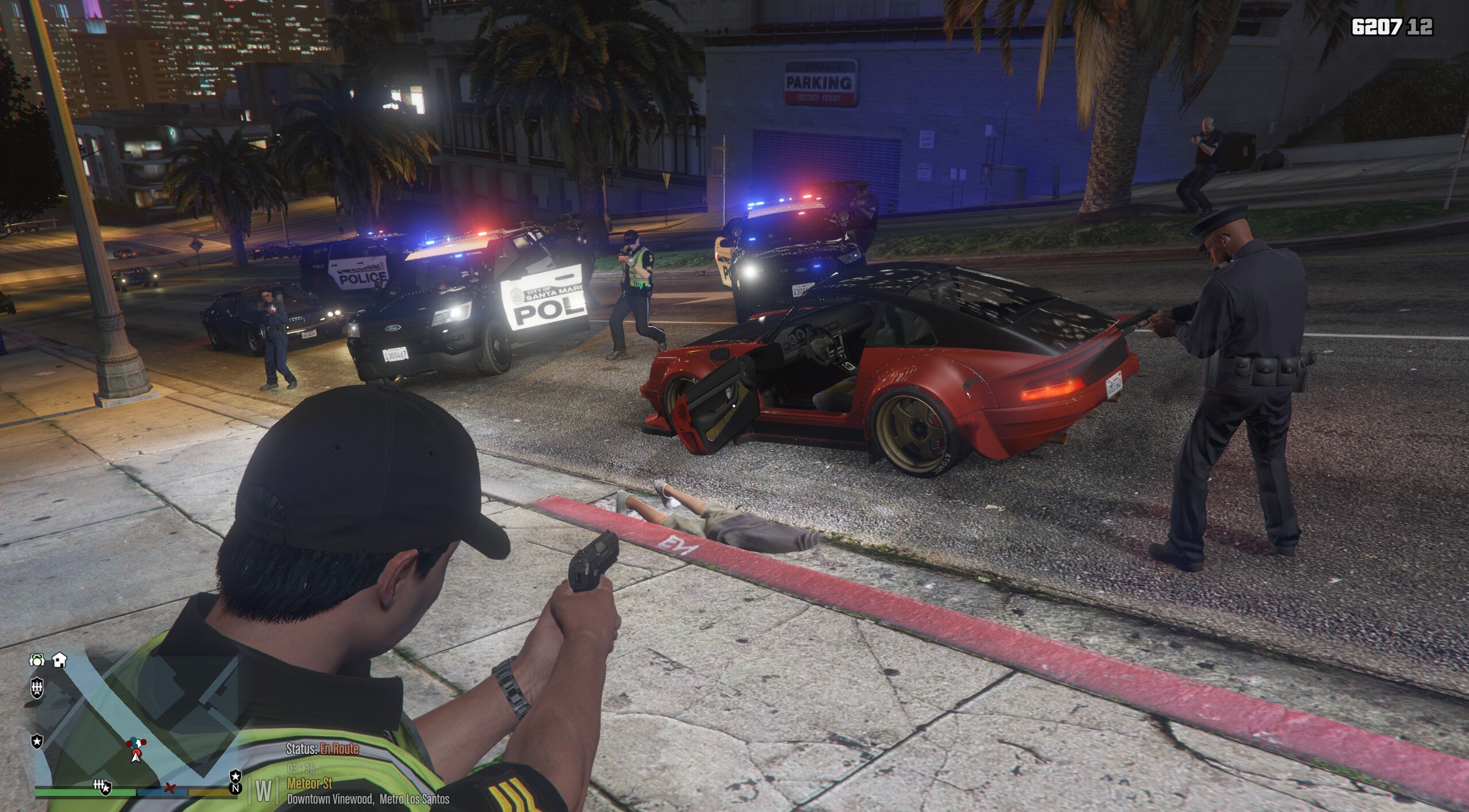Select the white player arrow on minimap

136,757
